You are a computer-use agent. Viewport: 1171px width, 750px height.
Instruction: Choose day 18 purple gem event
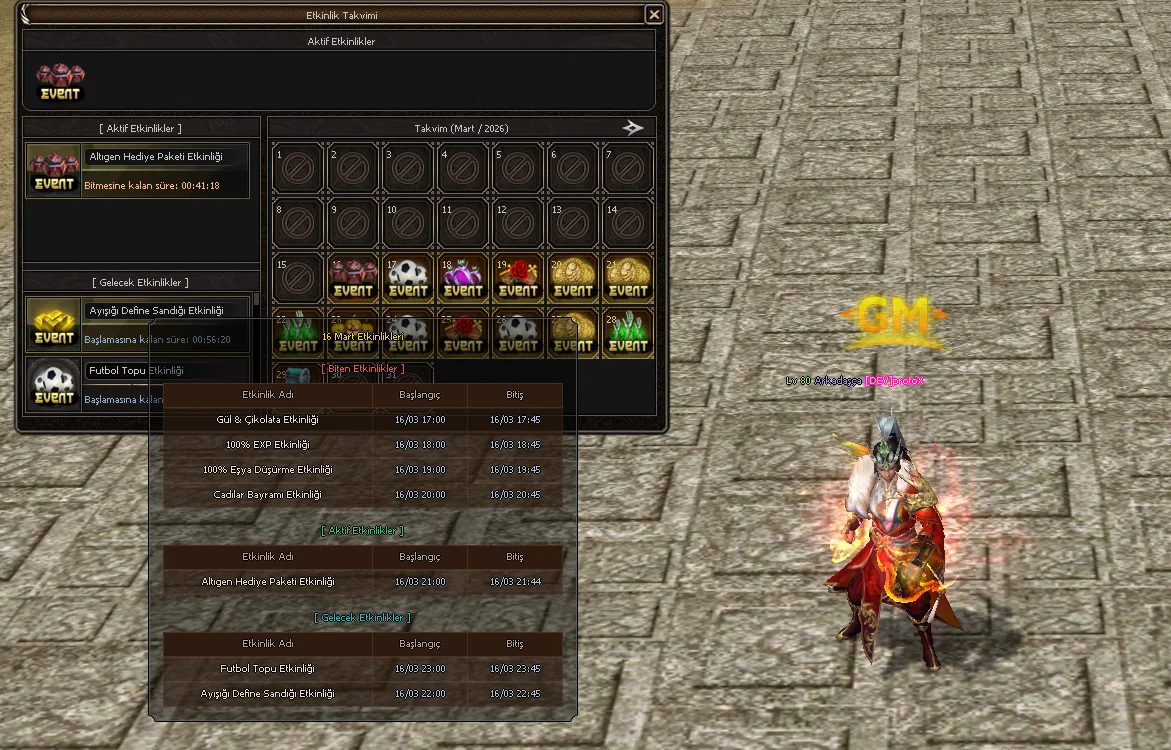pos(463,277)
